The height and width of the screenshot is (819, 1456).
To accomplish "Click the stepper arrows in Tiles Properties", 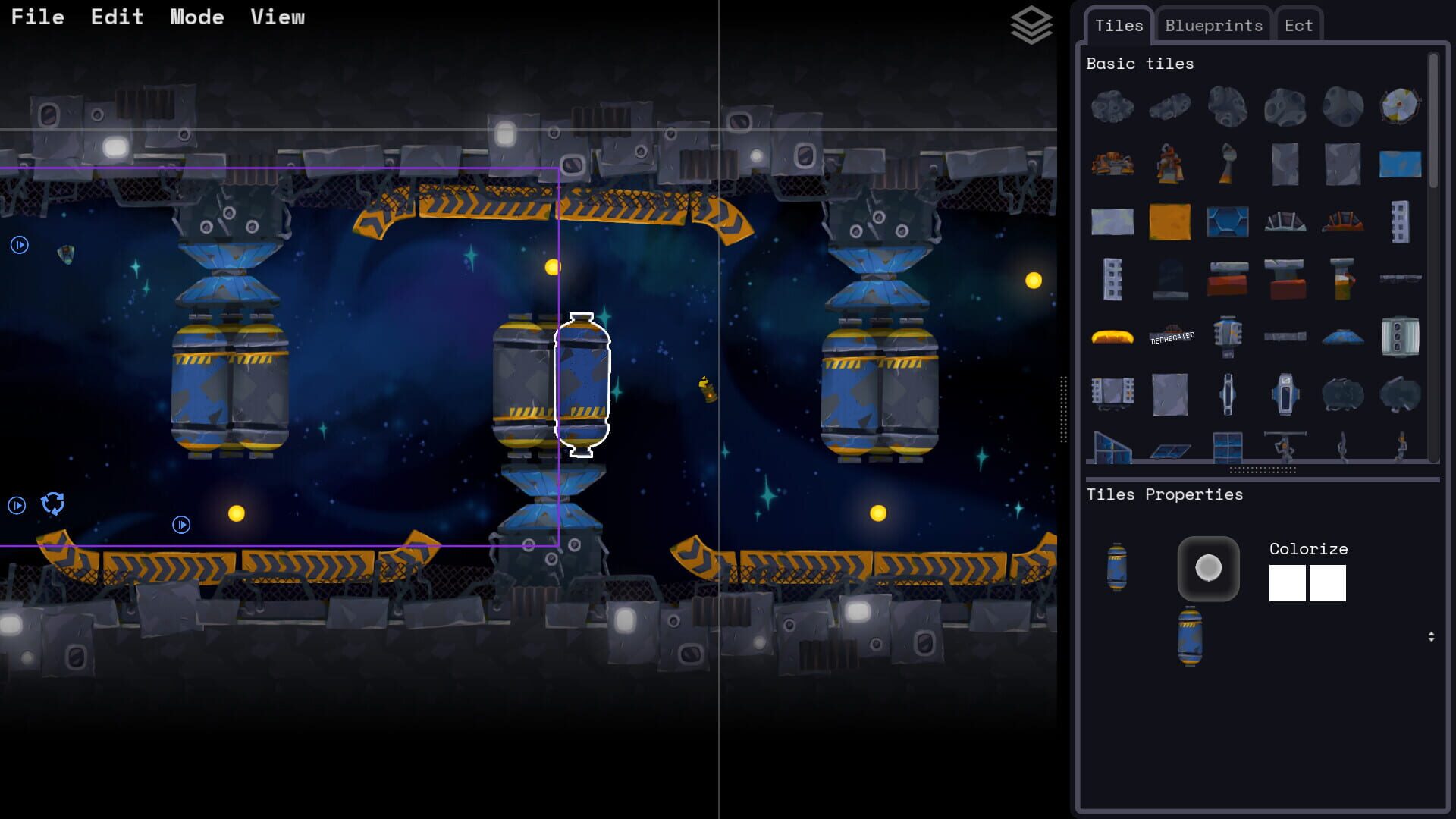I will [1432, 638].
